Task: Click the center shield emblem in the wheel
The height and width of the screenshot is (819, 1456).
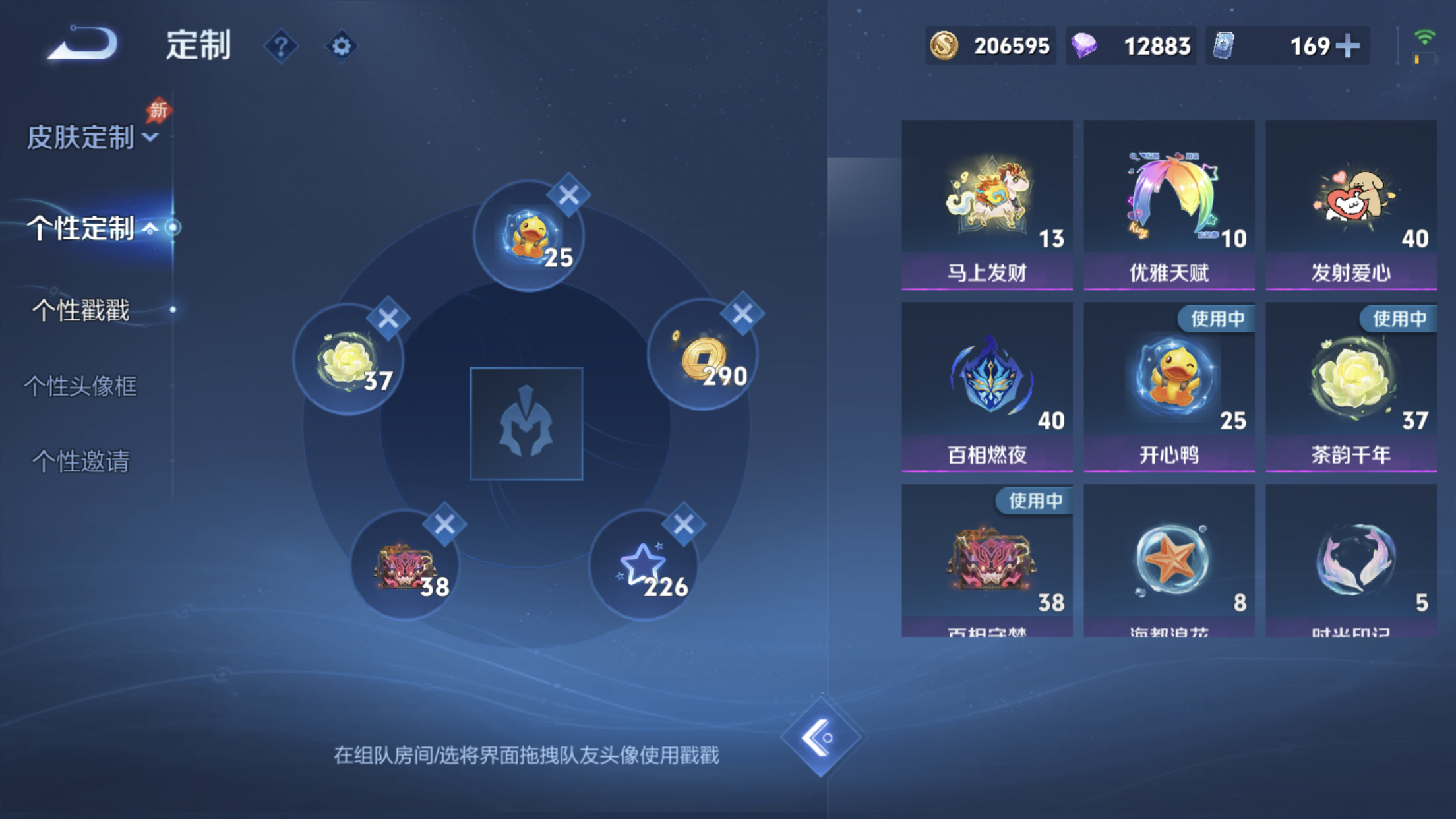Action: 526,425
